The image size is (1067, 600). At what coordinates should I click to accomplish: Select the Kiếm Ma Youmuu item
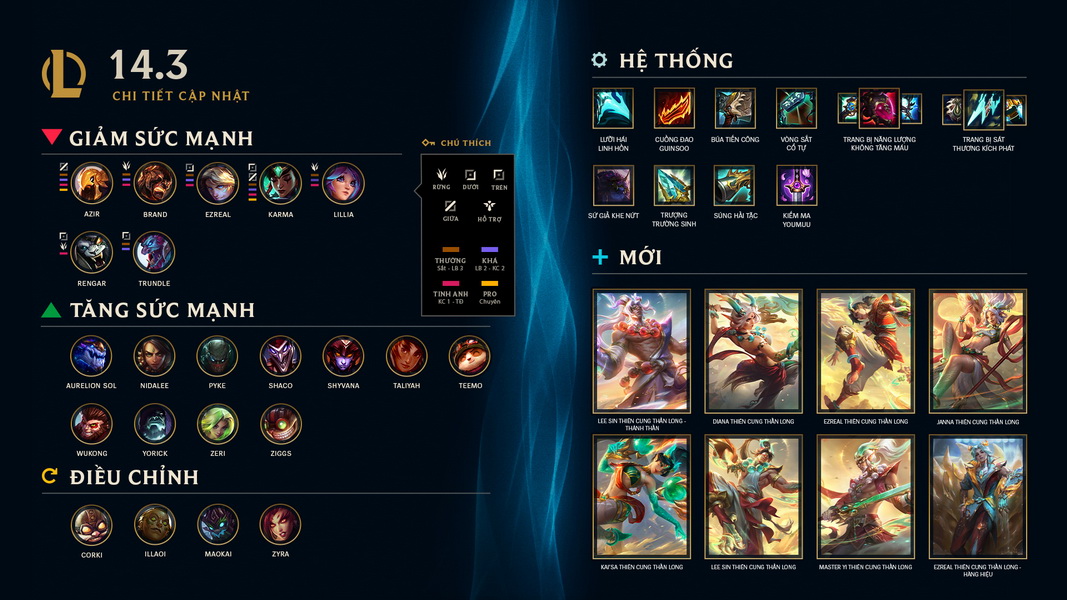pyautogui.click(x=796, y=185)
